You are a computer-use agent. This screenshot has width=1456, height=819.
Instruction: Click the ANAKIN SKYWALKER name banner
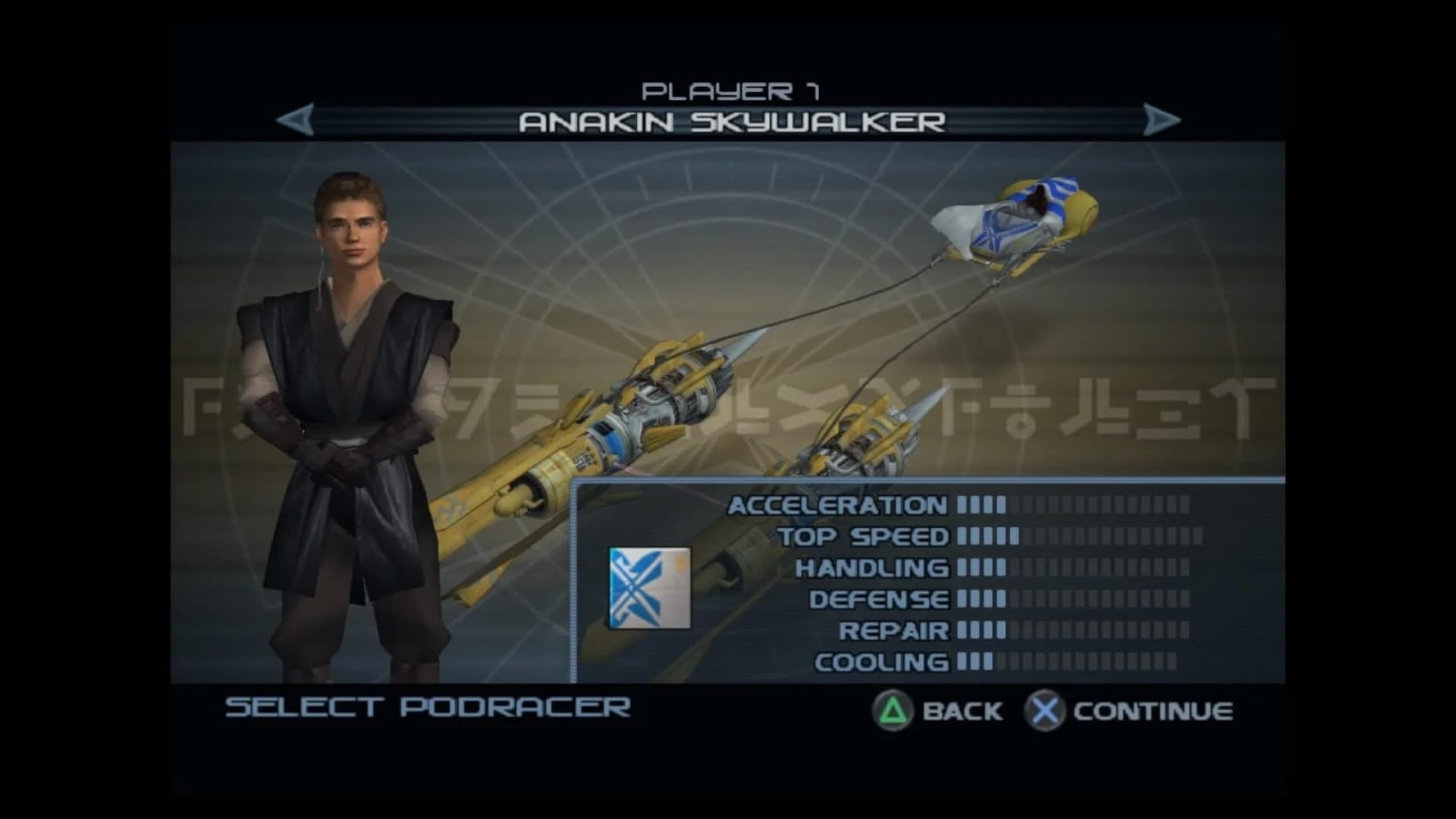coord(733,120)
